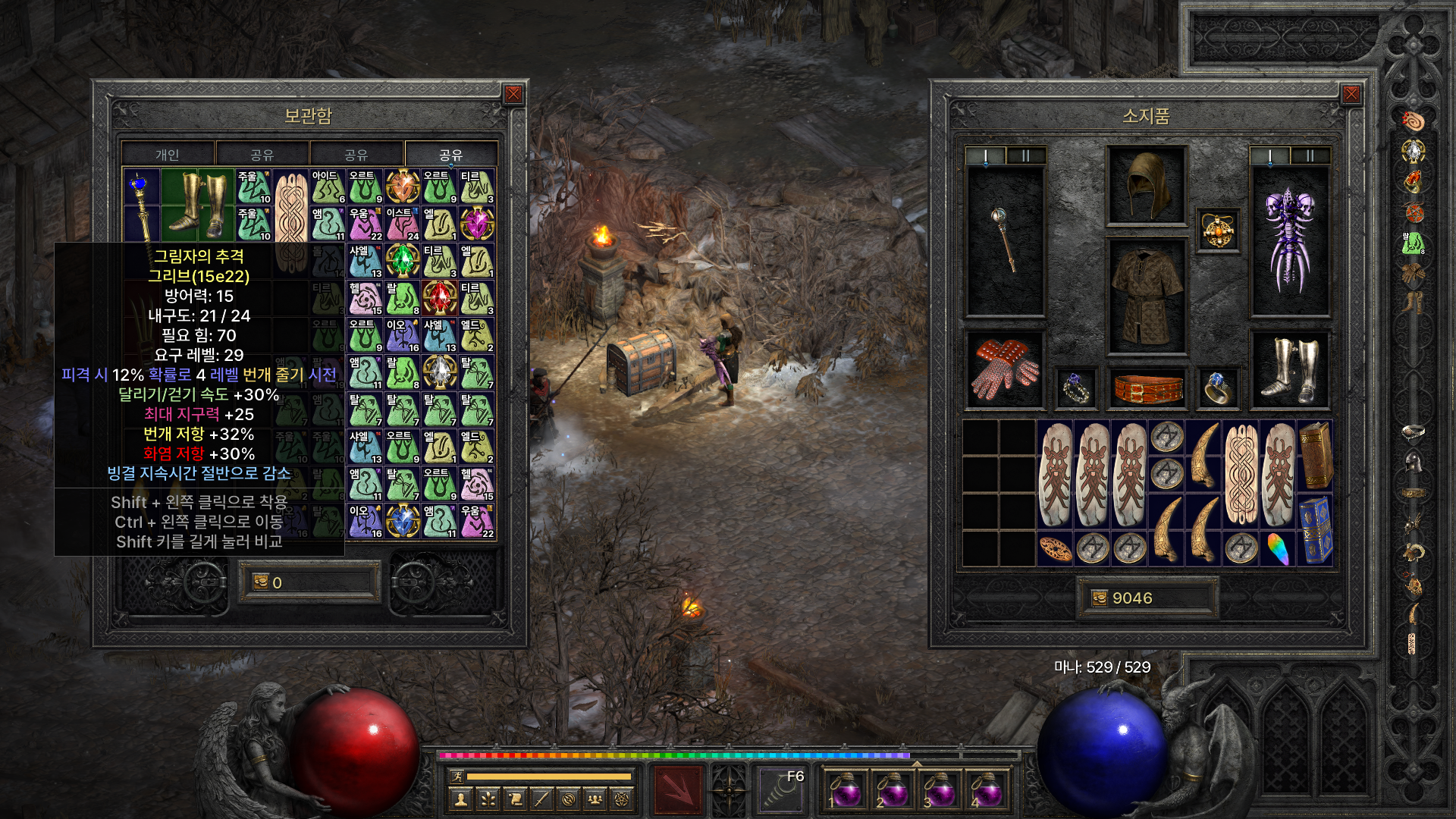Screen dimensions: 1456x819
Task: Select the equipped mace weapon slot
Action: (x=1005, y=240)
